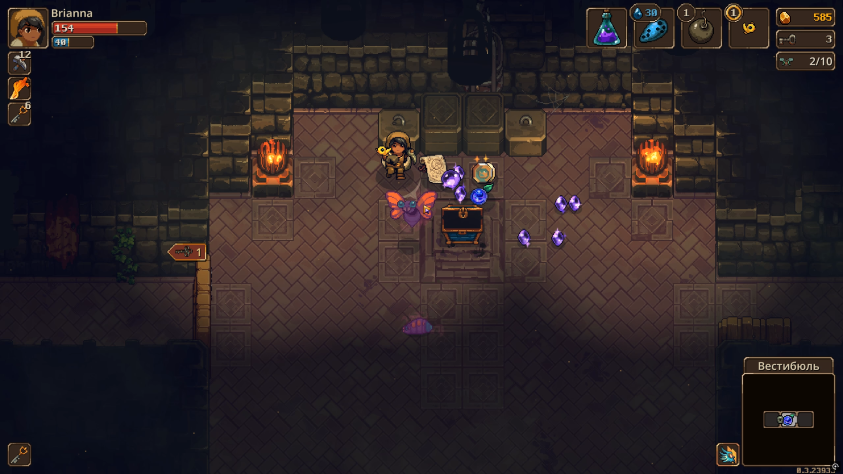843x474 pixels.
Task: Select the blue orb room on minimap
Action: pos(788,420)
